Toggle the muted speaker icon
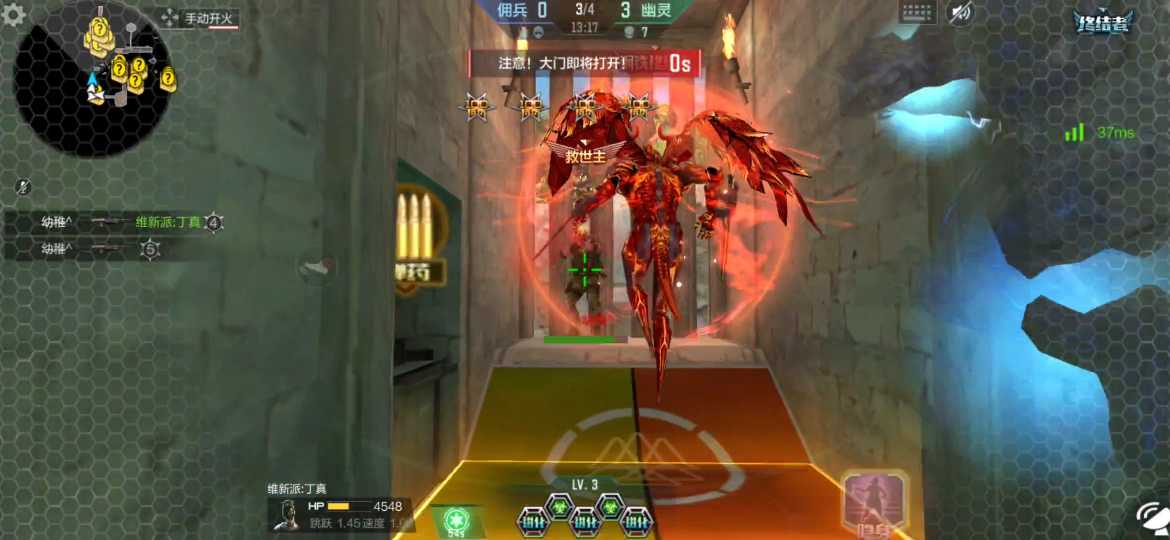Viewport: 1170px width, 540px height. (x=960, y=13)
